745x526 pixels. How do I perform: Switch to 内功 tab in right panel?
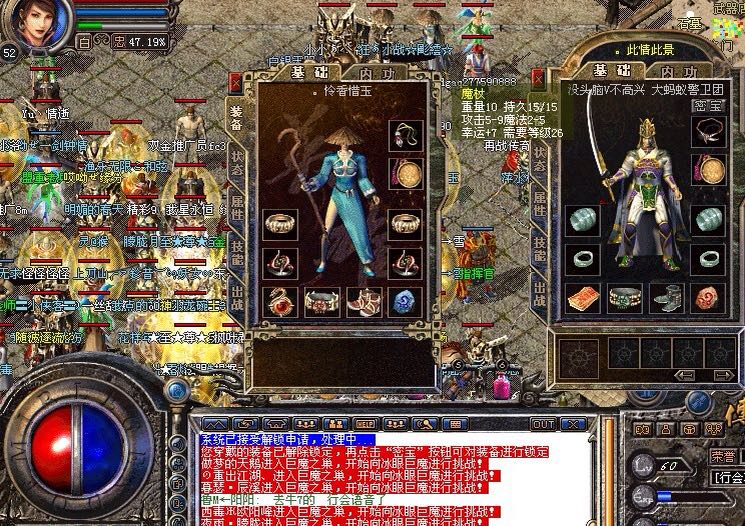pos(678,71)
